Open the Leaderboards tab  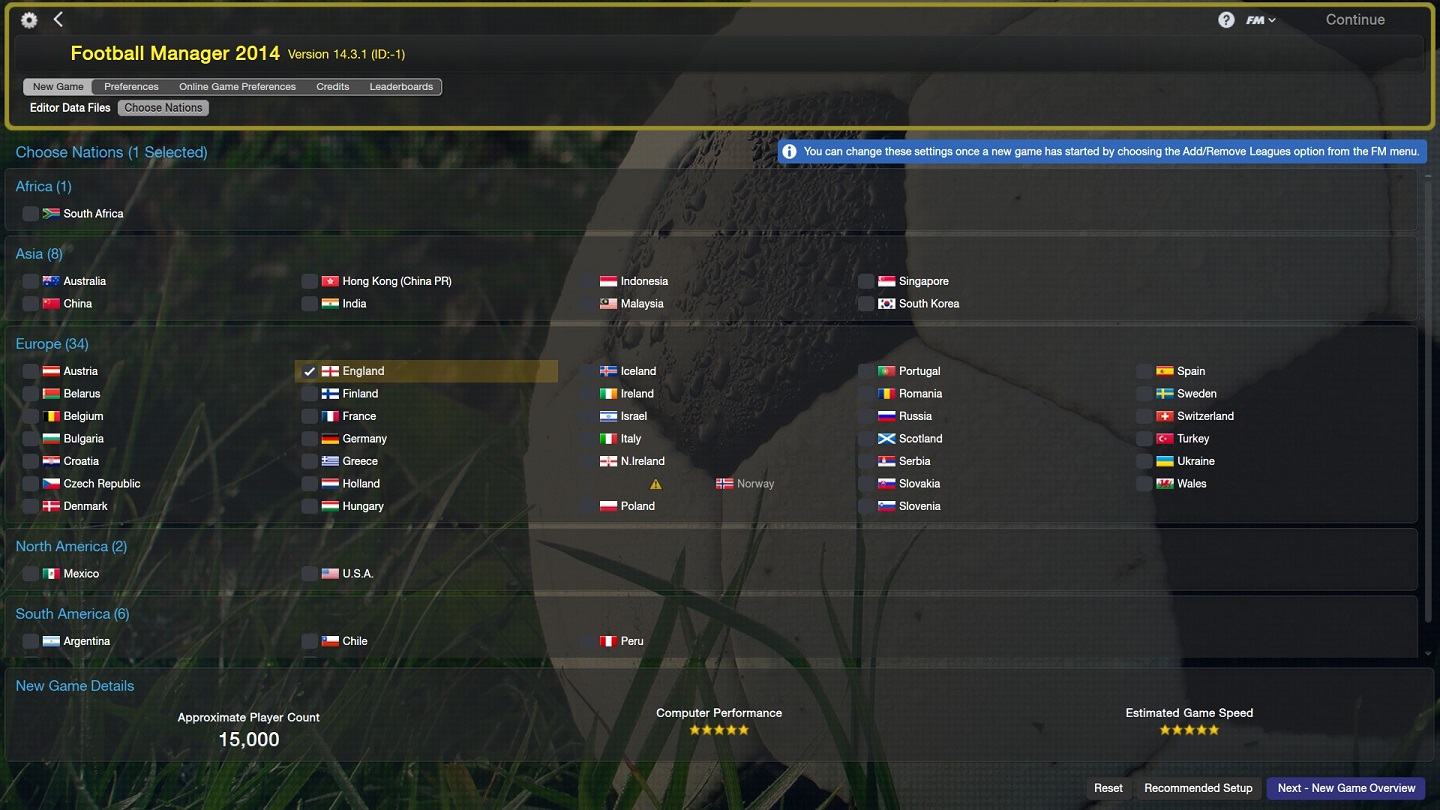[x=401, y=87]
